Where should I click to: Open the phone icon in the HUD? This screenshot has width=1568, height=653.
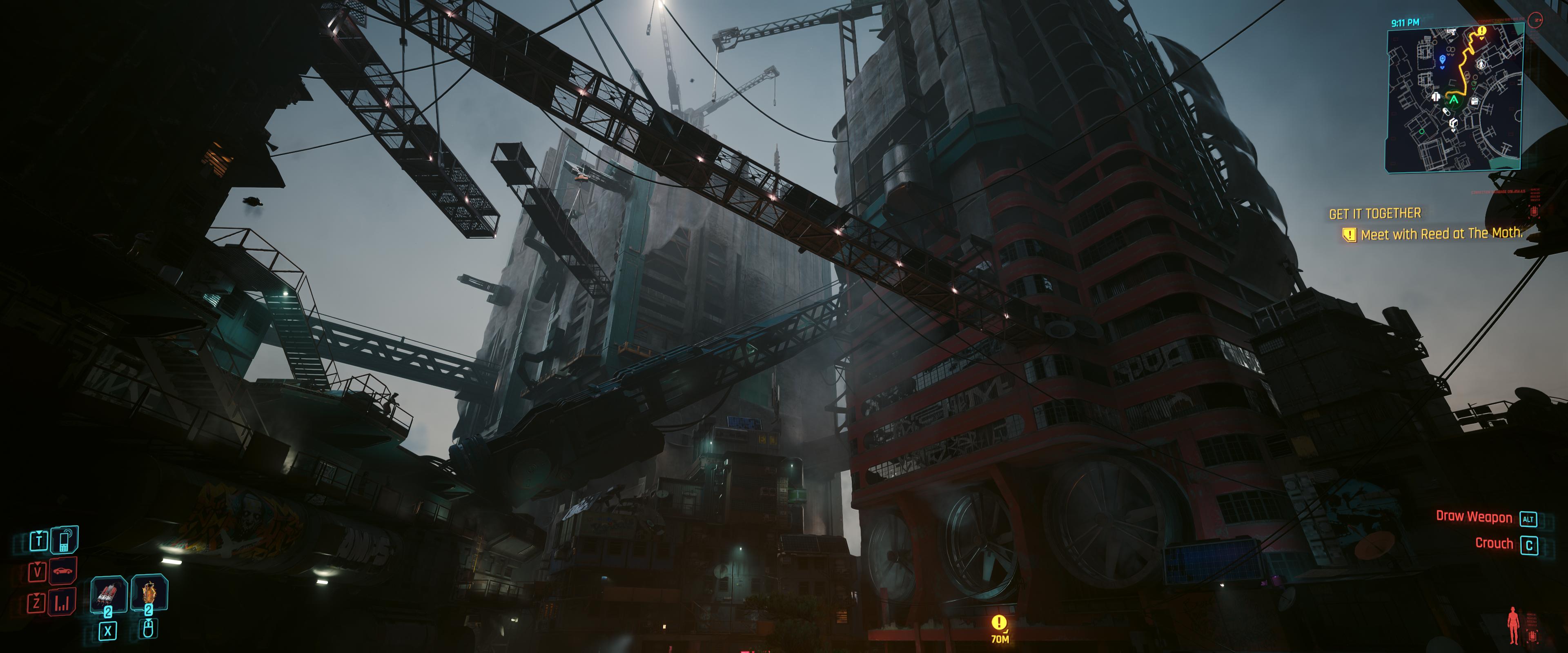click(x=64, y=539)
